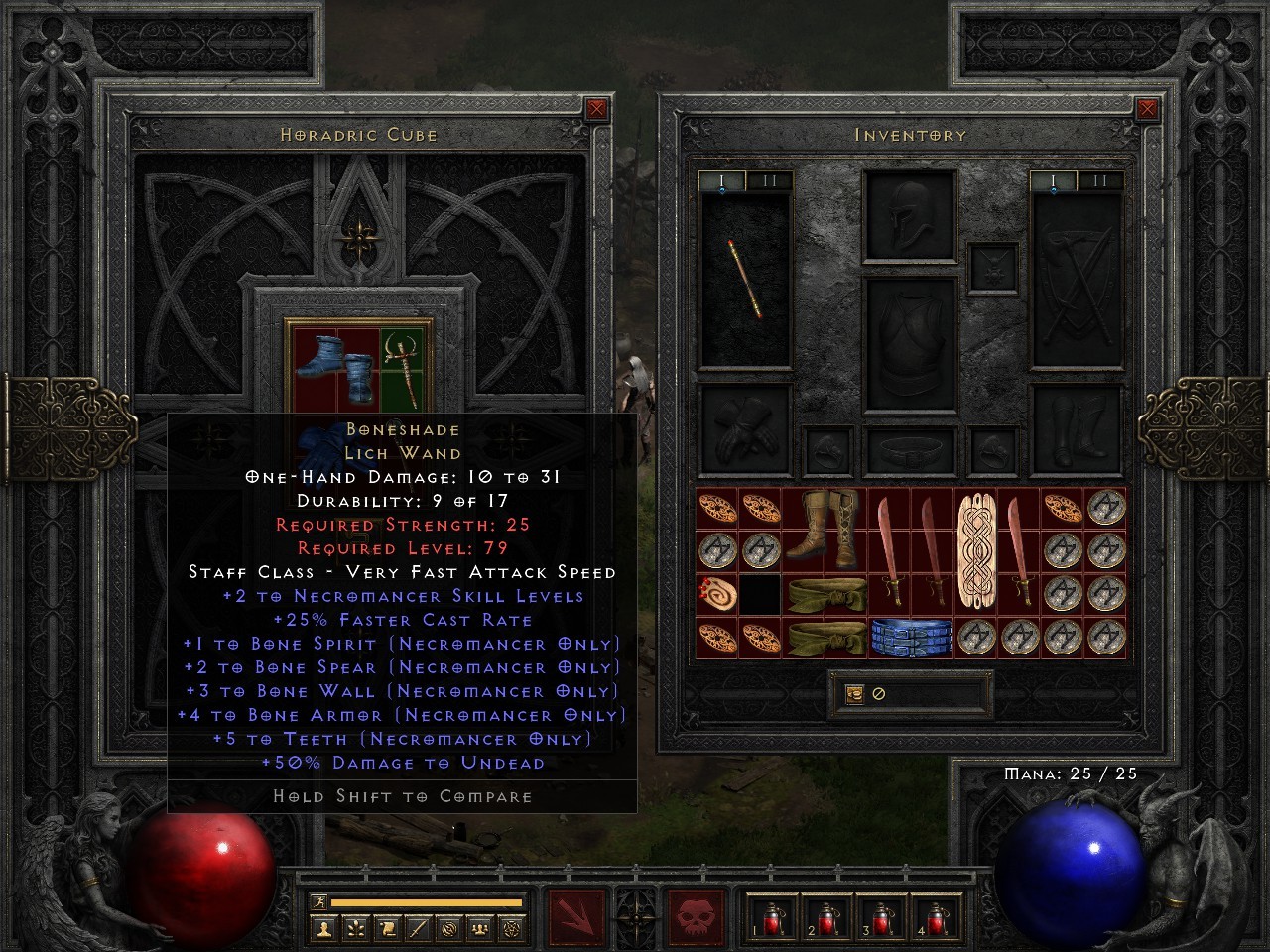
Task: Close the Horadric Cube window
Action: coord(595,109)
